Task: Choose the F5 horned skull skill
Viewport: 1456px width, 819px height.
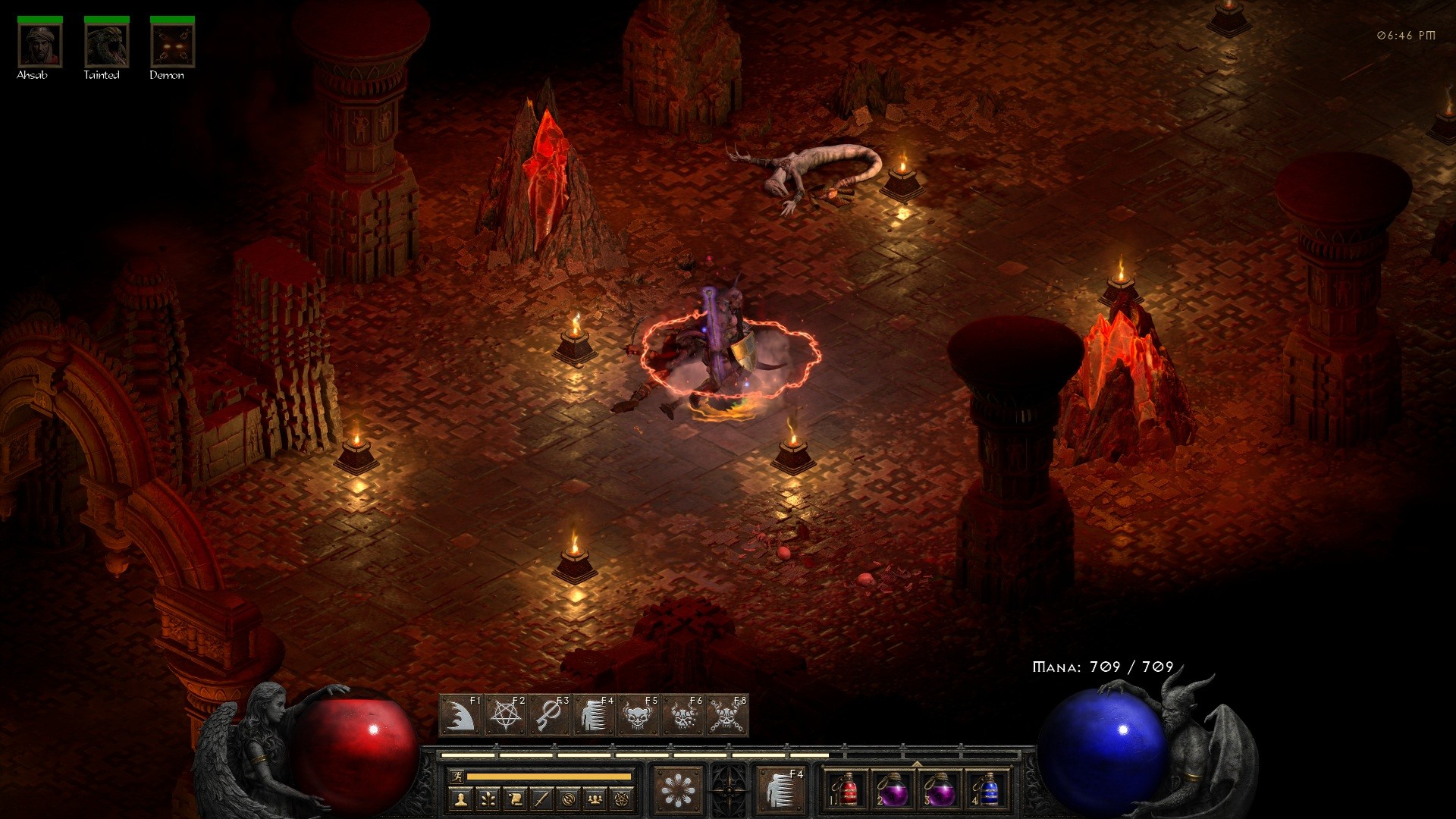Action: (639, 715)
